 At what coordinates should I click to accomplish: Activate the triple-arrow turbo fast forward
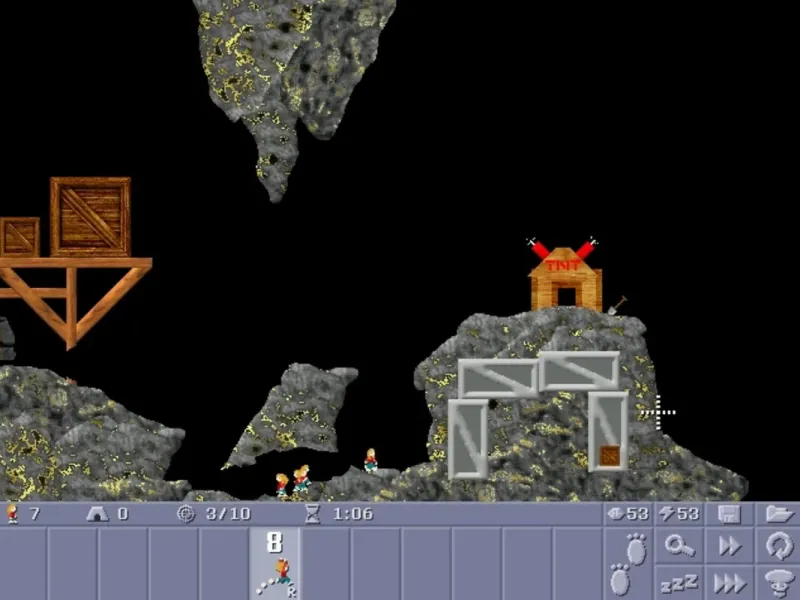point(729,581)
